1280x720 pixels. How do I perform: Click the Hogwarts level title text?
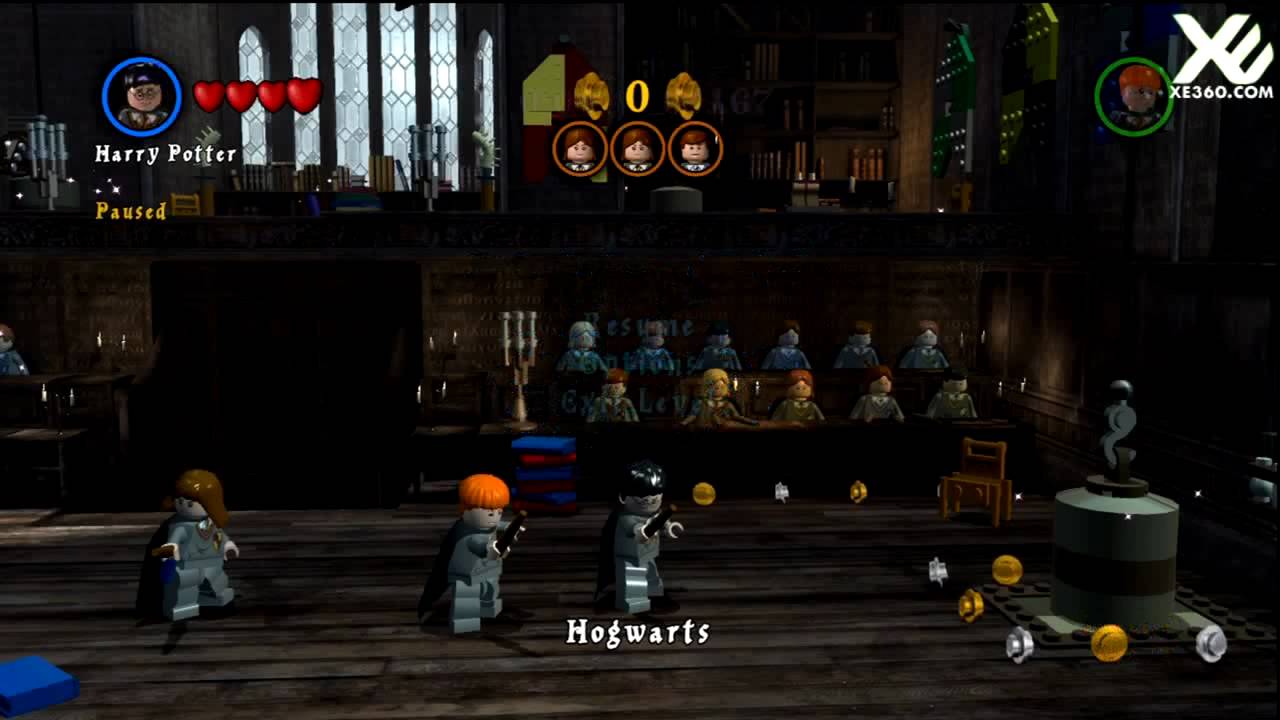pyautogui.click(x=637, y=632)
